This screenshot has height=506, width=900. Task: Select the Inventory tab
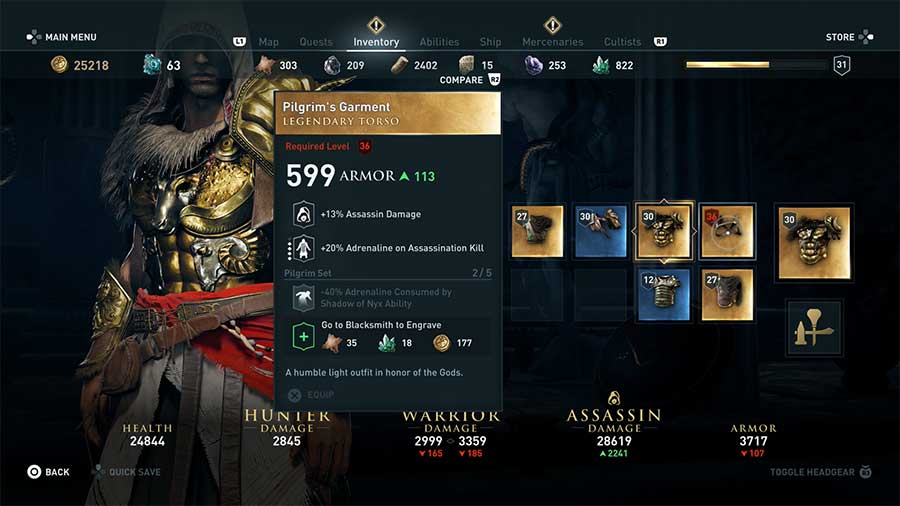[x=376, y=42]
